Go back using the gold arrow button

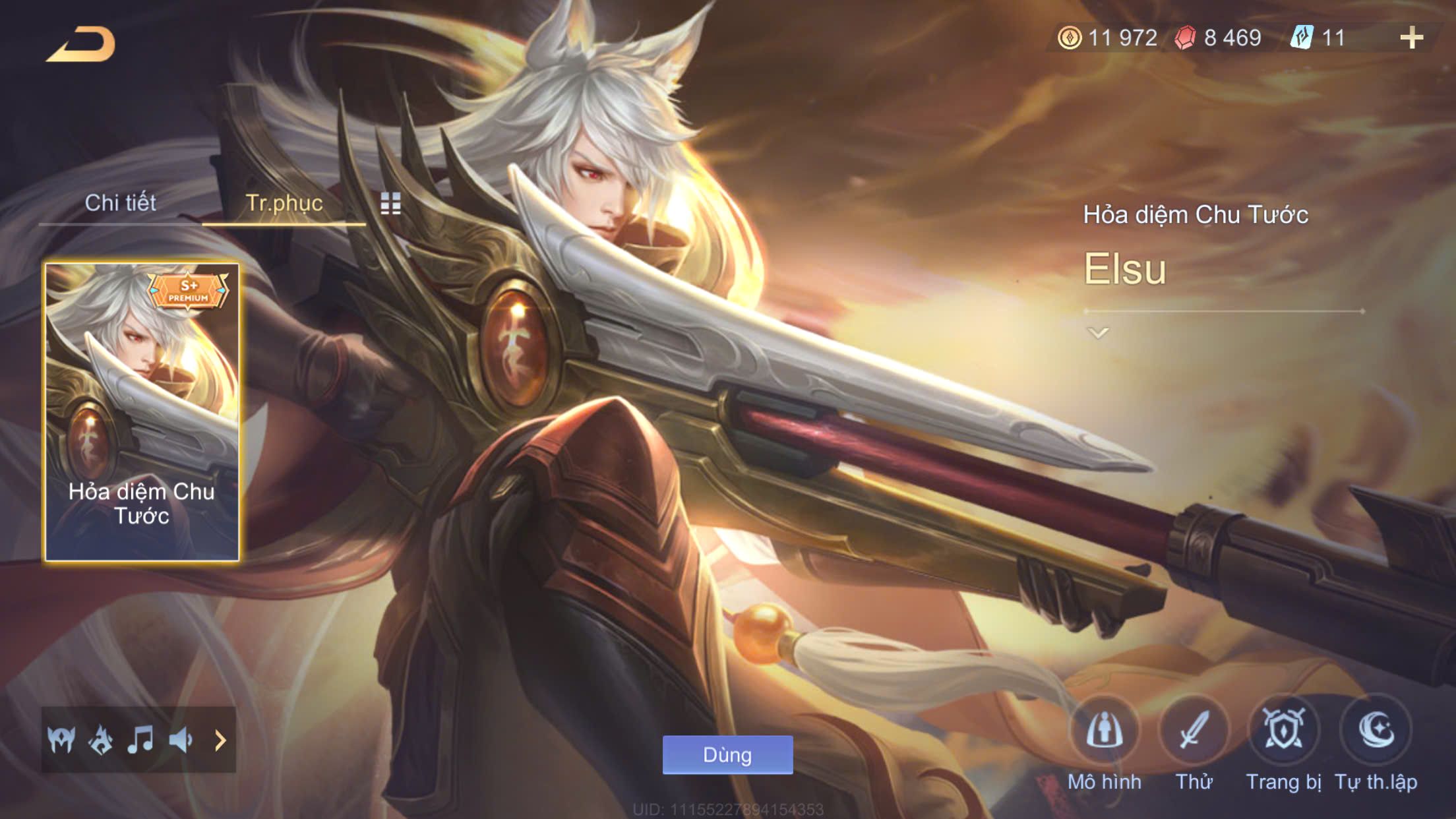(x=81, y=45)
